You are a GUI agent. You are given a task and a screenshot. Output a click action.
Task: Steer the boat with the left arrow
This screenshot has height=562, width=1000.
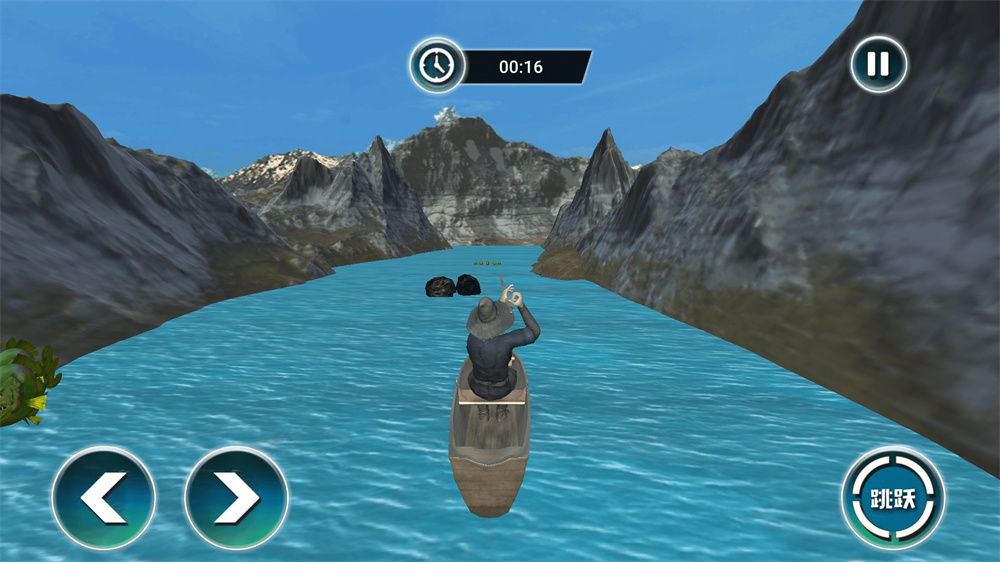104,498
